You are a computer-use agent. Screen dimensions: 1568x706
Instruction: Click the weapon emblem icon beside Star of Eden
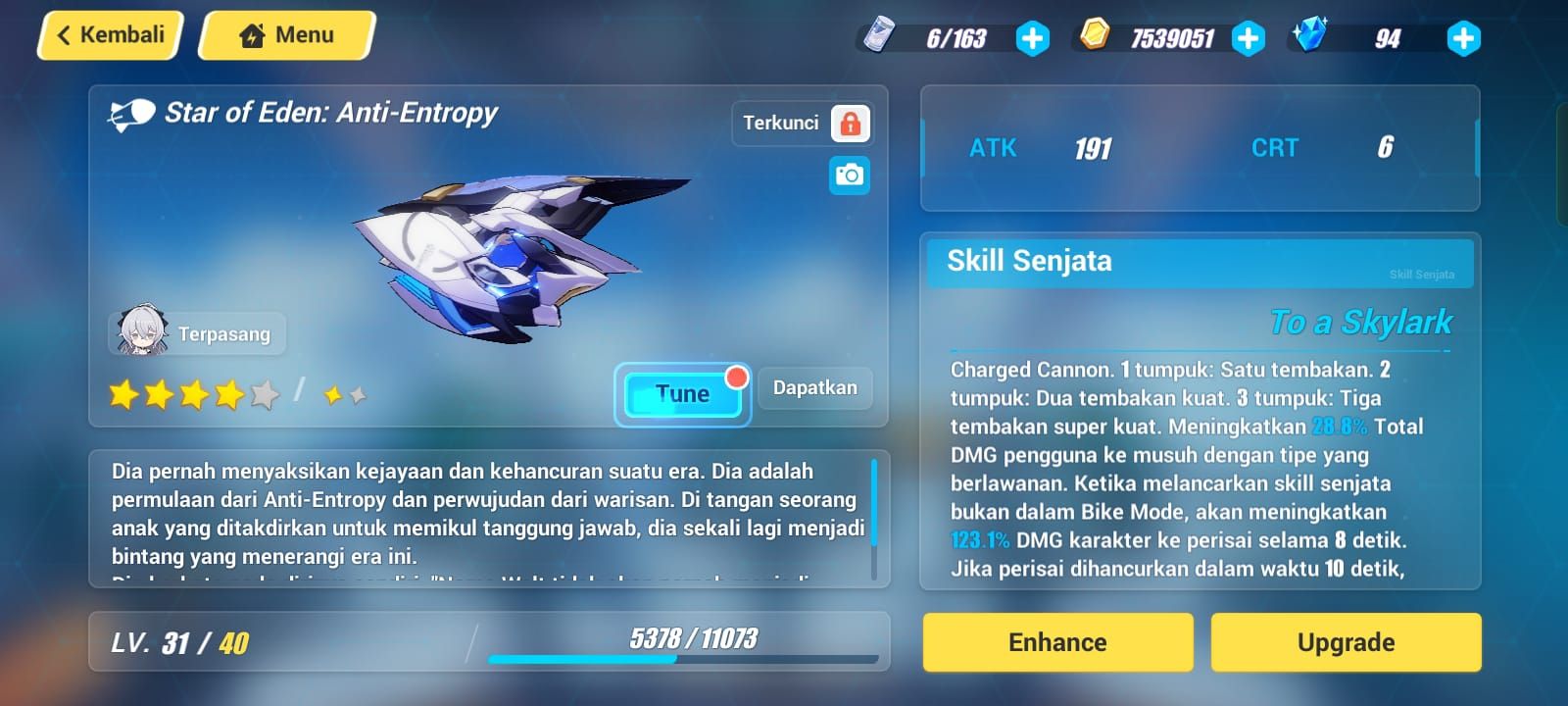129,112
